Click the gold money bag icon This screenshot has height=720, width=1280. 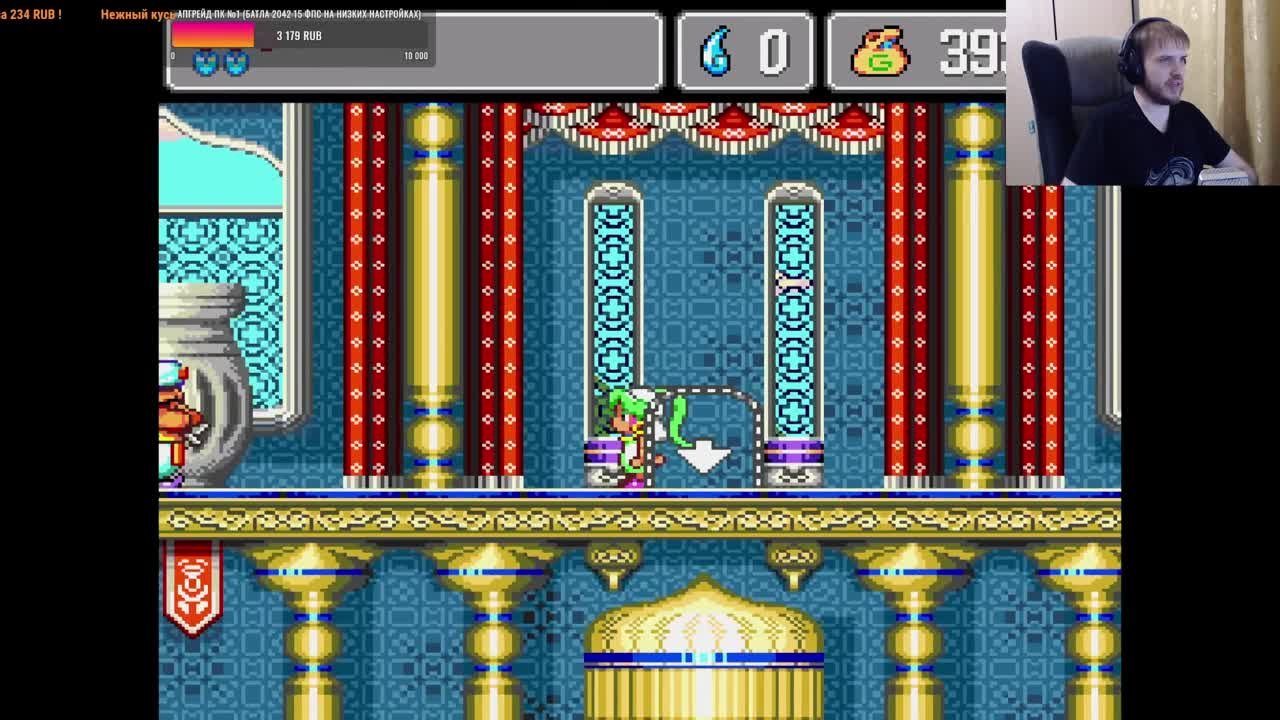(879, 51)
